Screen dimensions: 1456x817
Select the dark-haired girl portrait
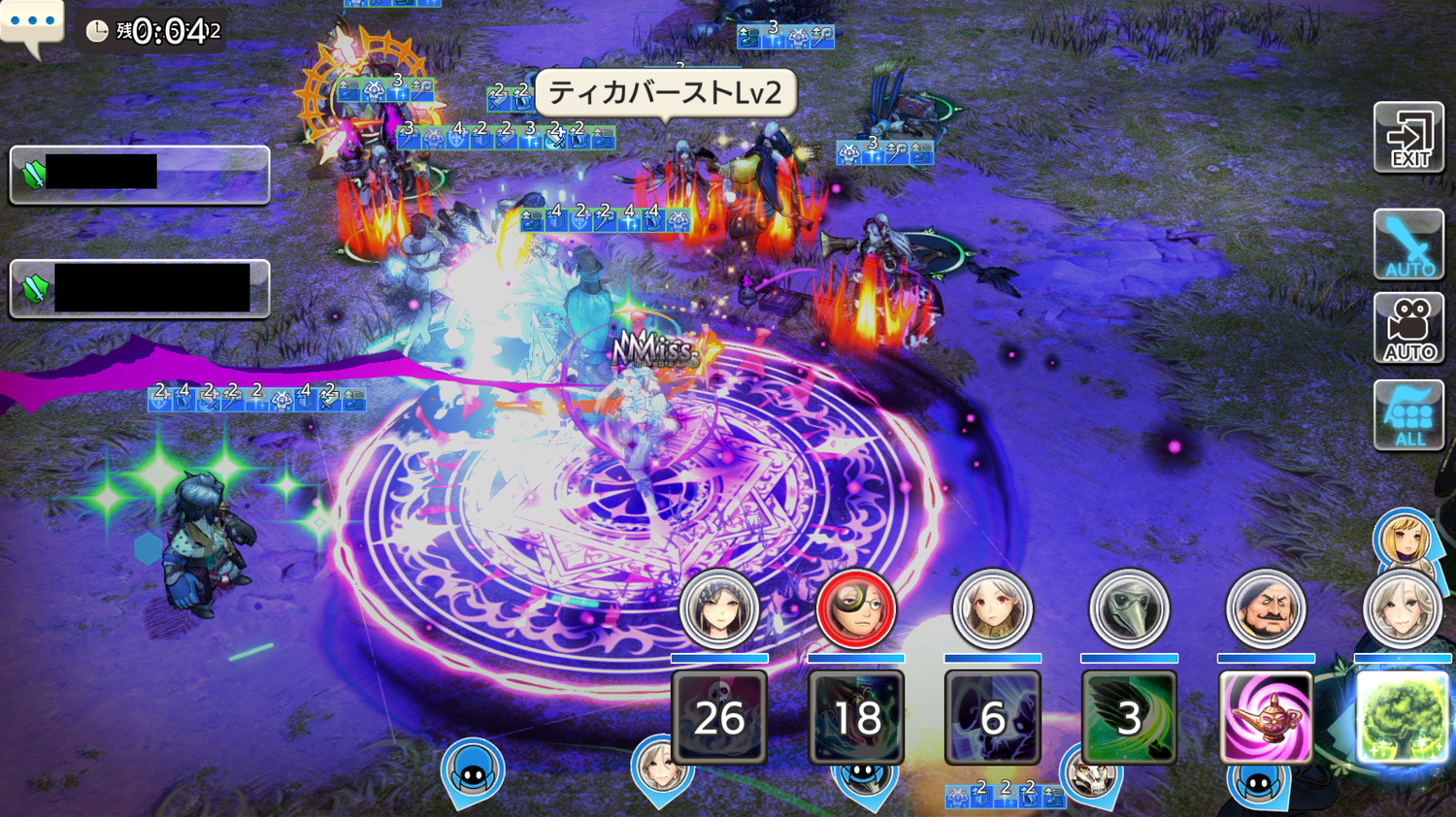(x=719, y=609)
